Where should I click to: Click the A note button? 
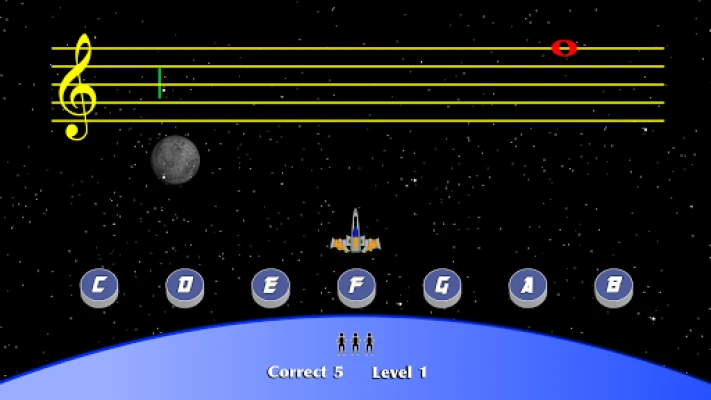point(528,286)
